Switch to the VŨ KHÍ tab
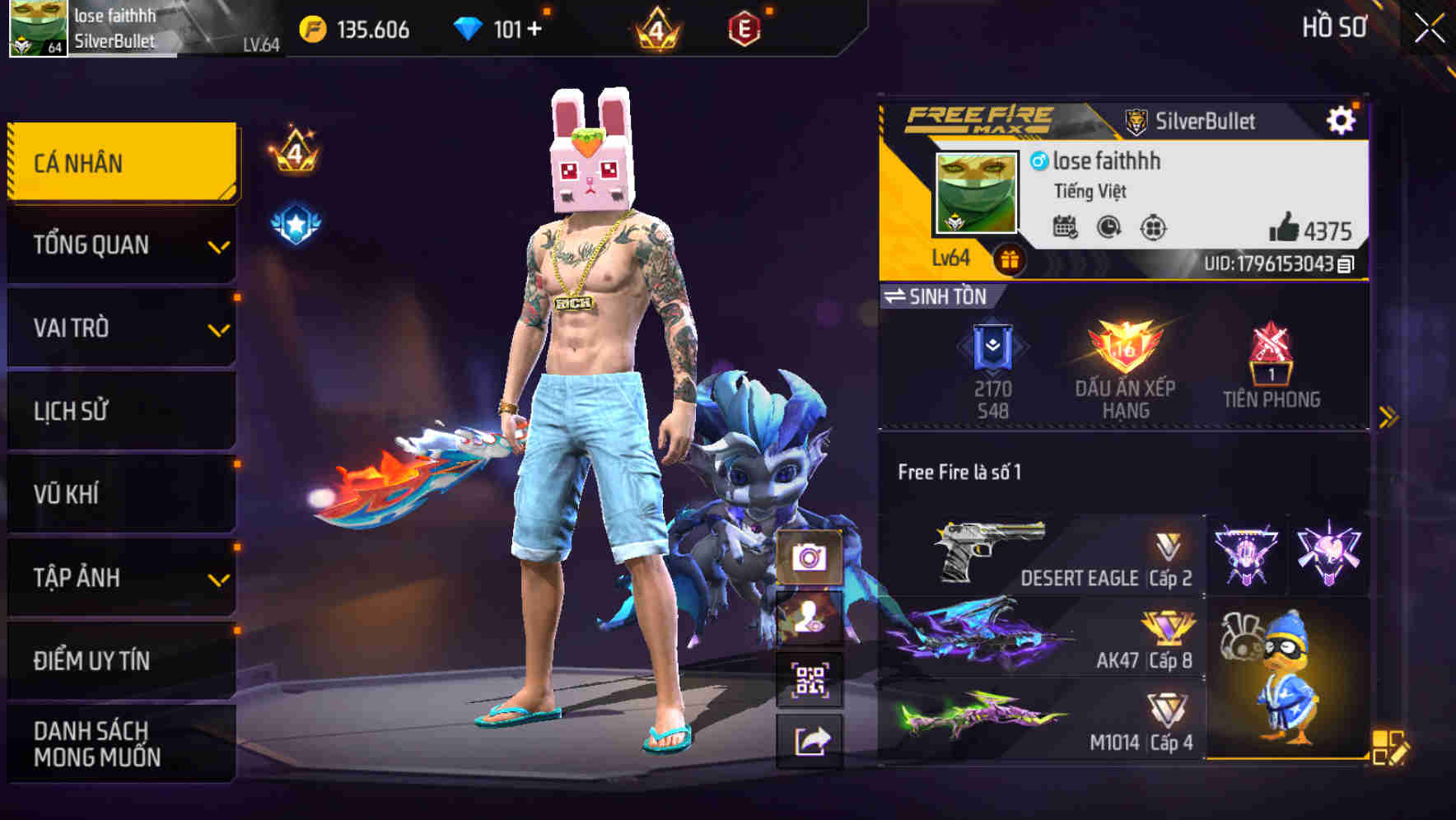Viewport: 1456px width, 820px height. pos(119,494)
